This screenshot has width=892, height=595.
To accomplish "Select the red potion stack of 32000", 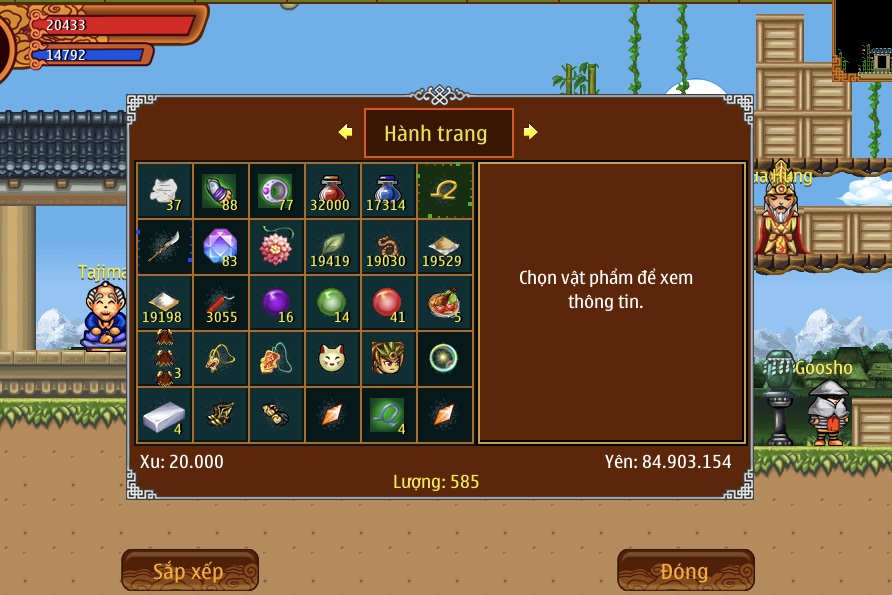I will click(332, 191).
